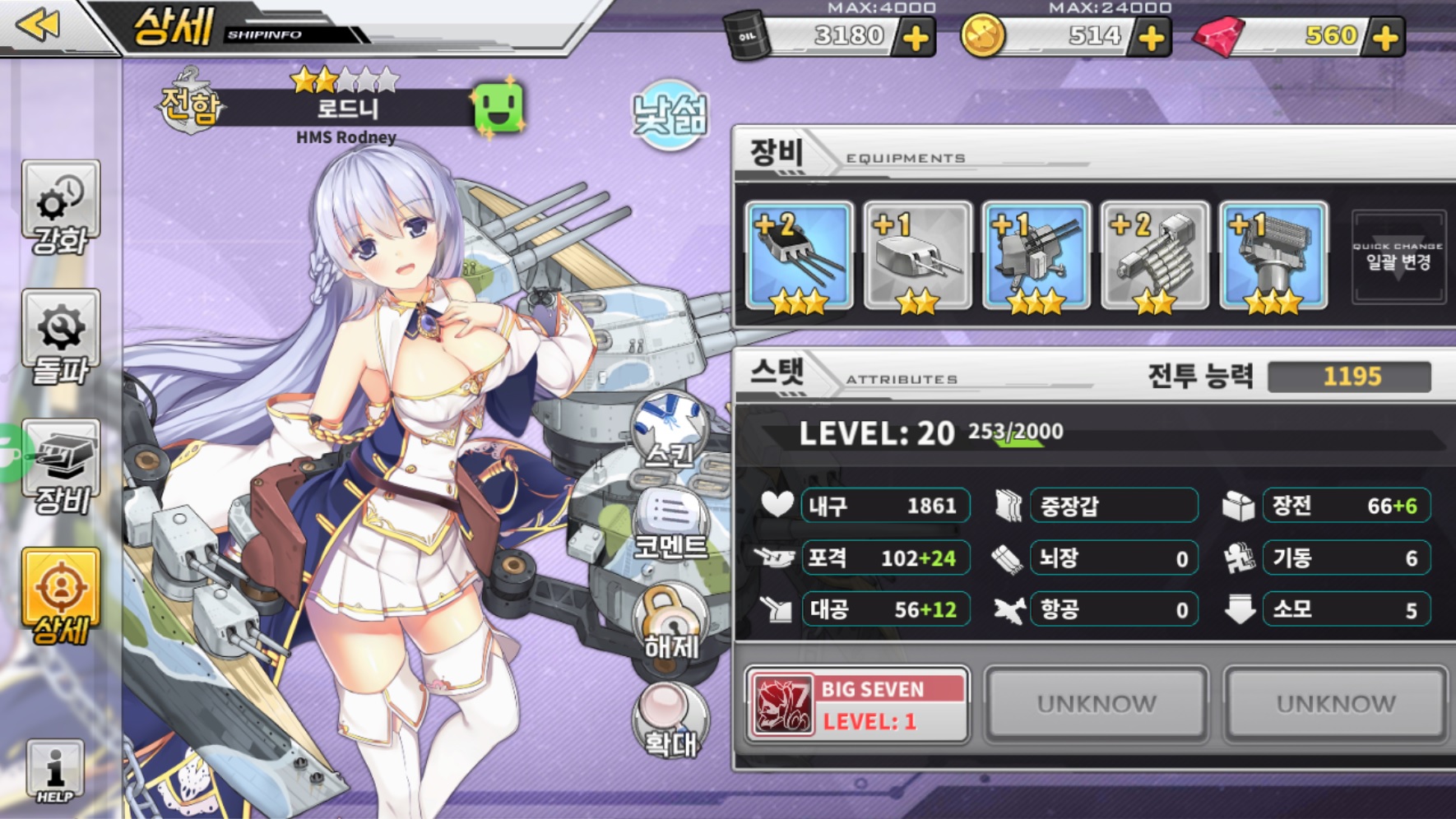Open the 장비 equipment tab
This screenshot has height=819, width=1456.
pos(61,466)
